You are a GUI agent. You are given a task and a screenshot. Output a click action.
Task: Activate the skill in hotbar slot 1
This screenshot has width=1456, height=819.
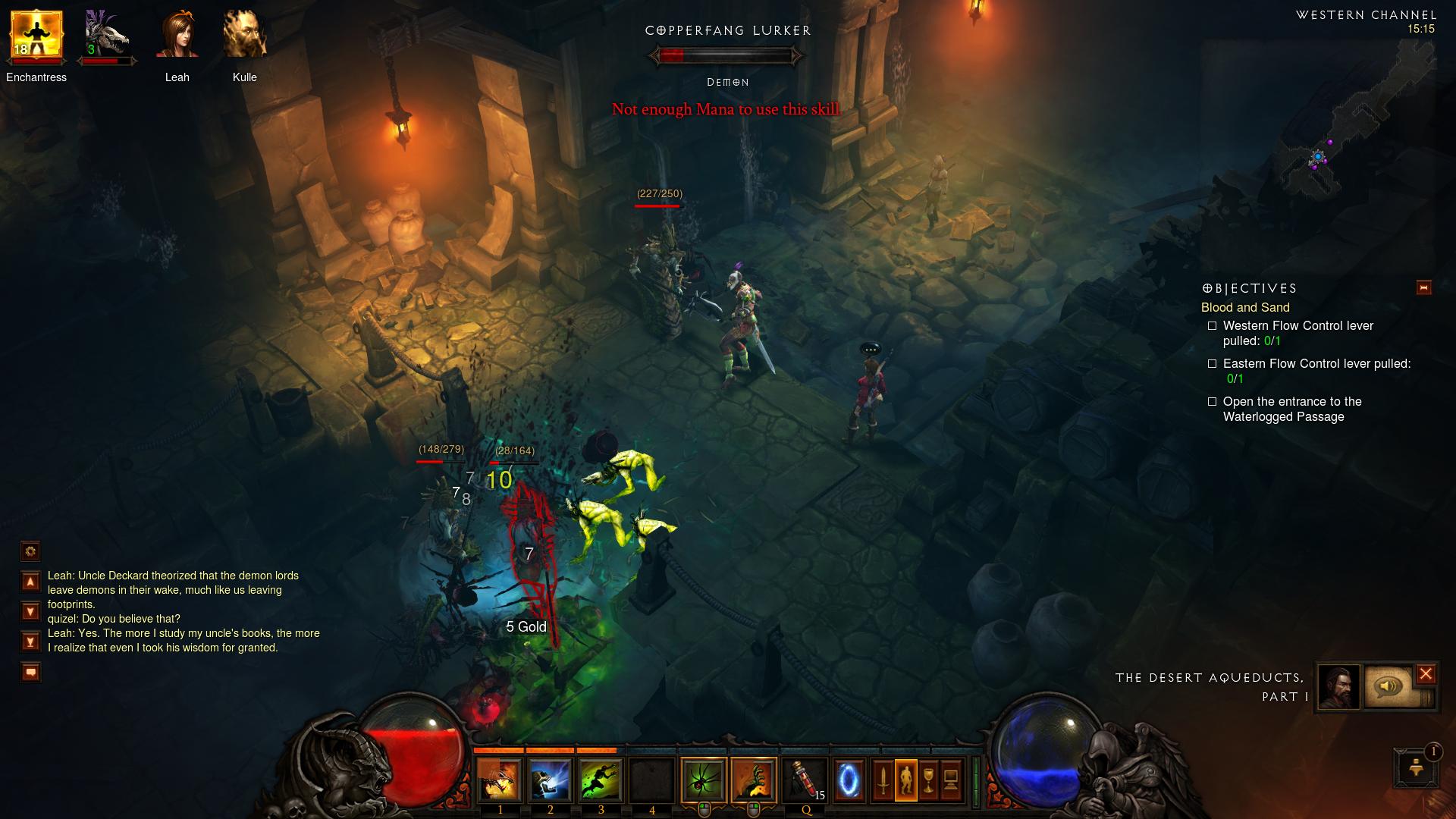500,780
